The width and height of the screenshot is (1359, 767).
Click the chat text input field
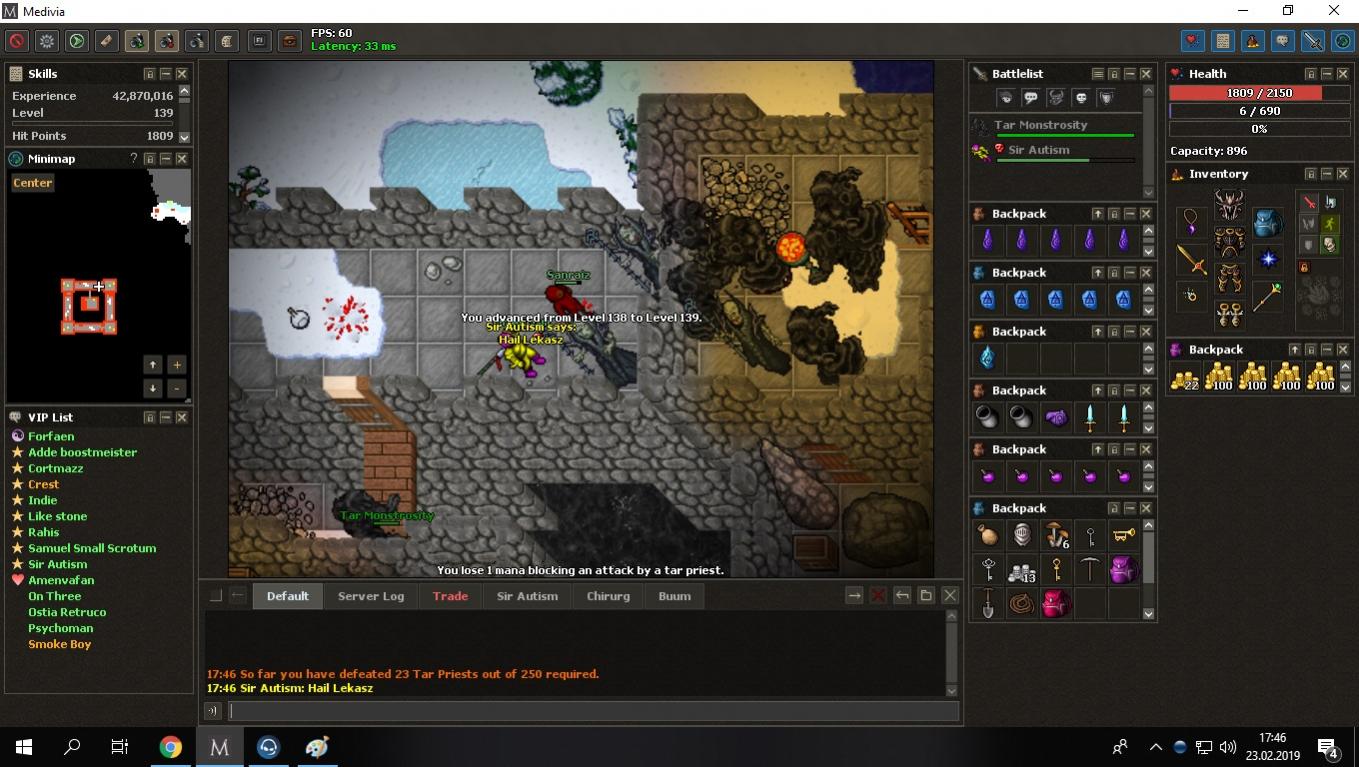(594, 711)
